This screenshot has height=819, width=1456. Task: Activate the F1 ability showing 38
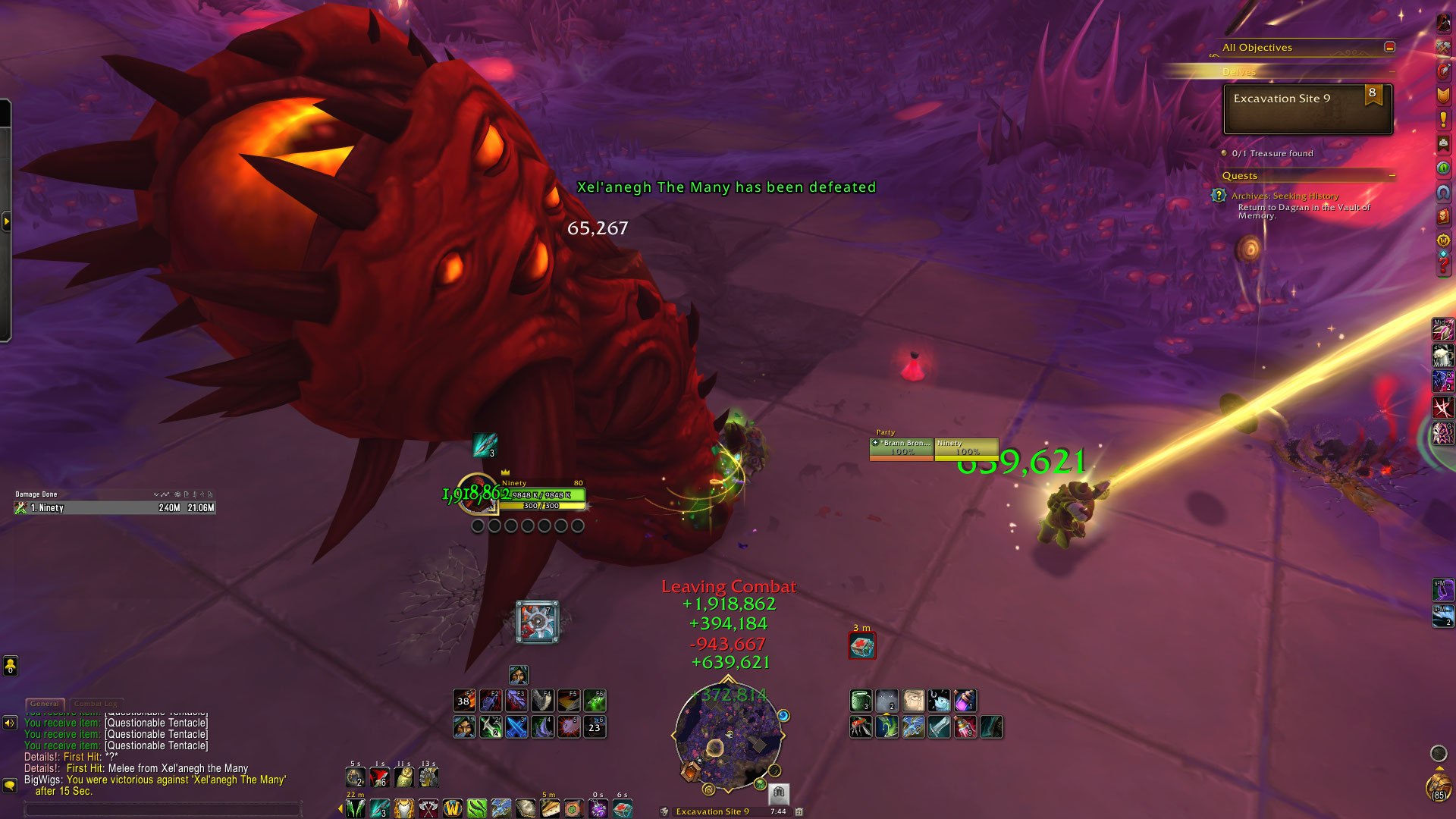point(464,701)
